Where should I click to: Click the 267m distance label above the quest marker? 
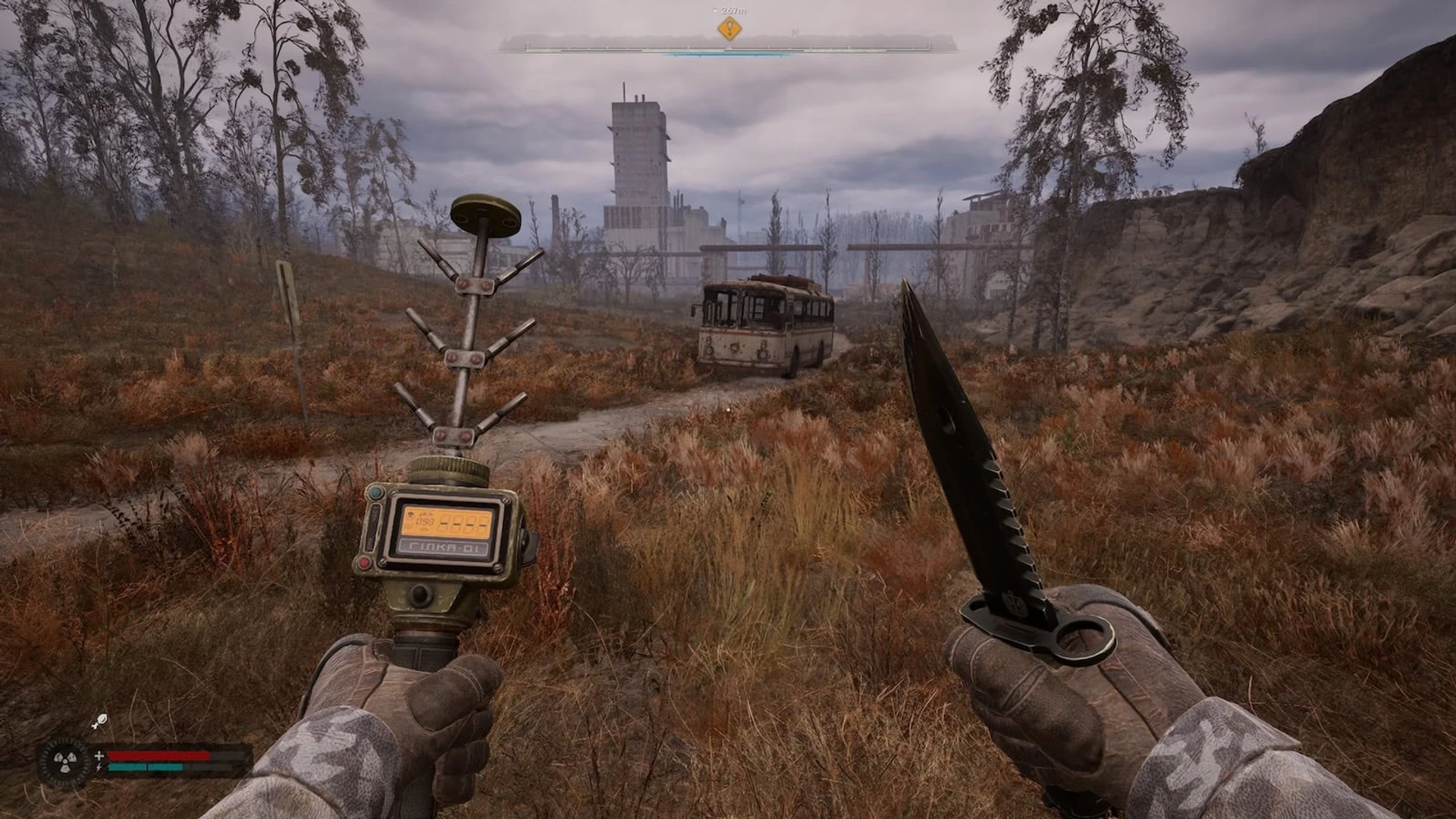tap(732, 11)
